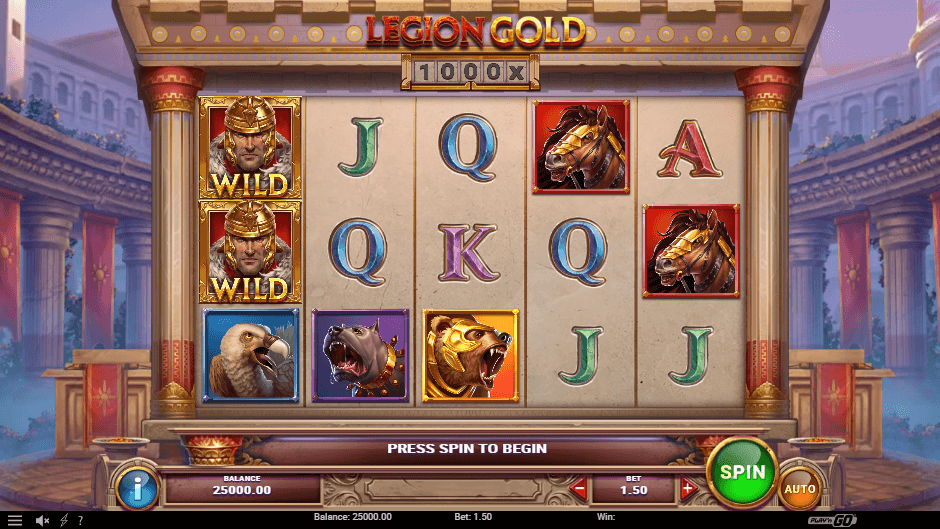Open the blue info paytable button
940x529 pixels.
click(136, 488)
